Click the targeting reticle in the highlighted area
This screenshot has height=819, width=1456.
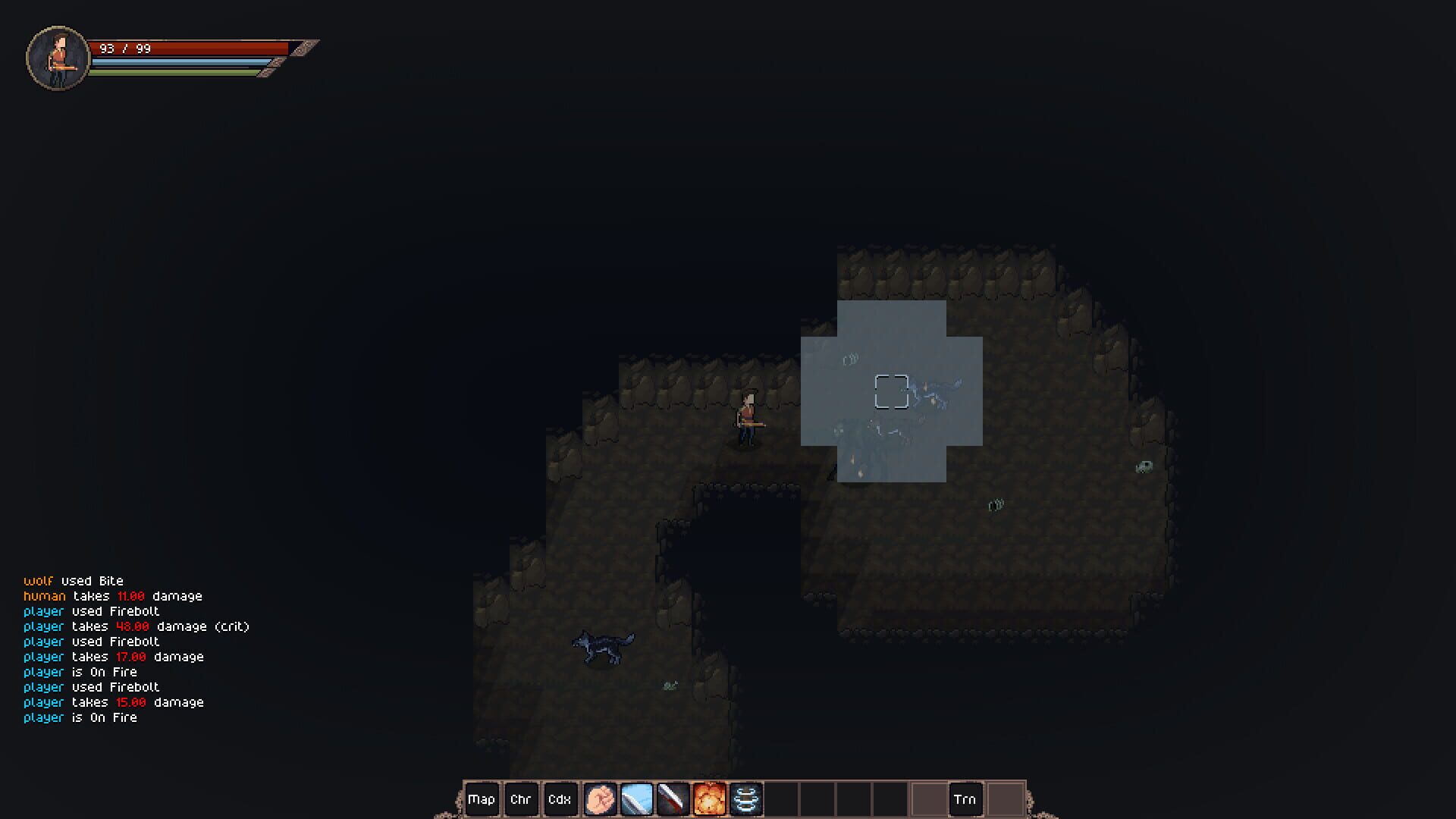coord(893,389)
